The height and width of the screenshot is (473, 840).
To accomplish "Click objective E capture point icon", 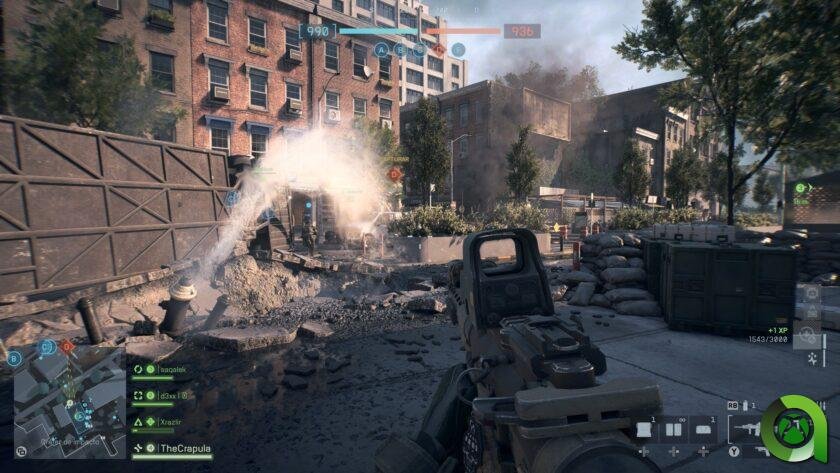I will coord(458,49).
